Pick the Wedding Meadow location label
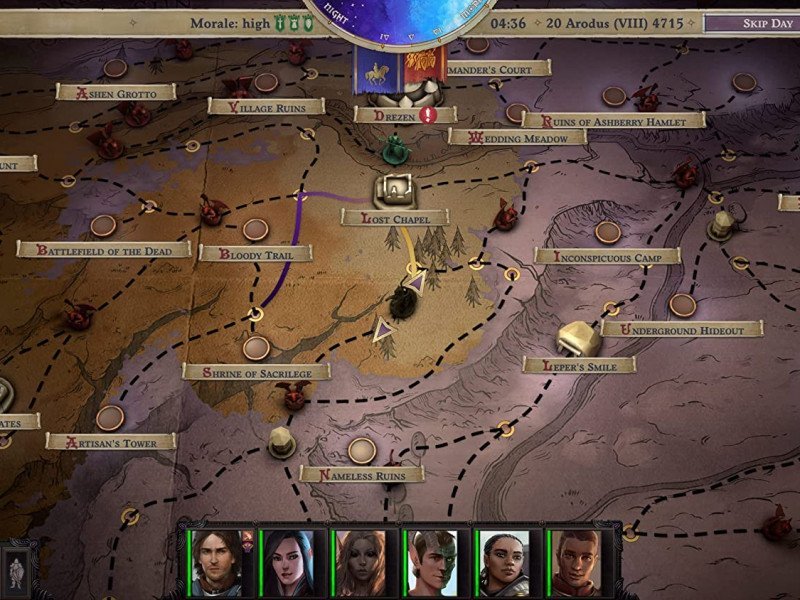This screenshot has width=800, height=600. 516,137
